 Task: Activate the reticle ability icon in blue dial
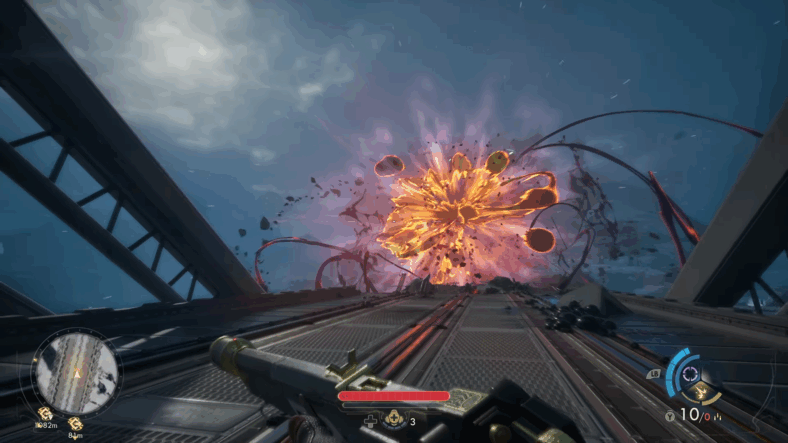(x=689, y=373)
